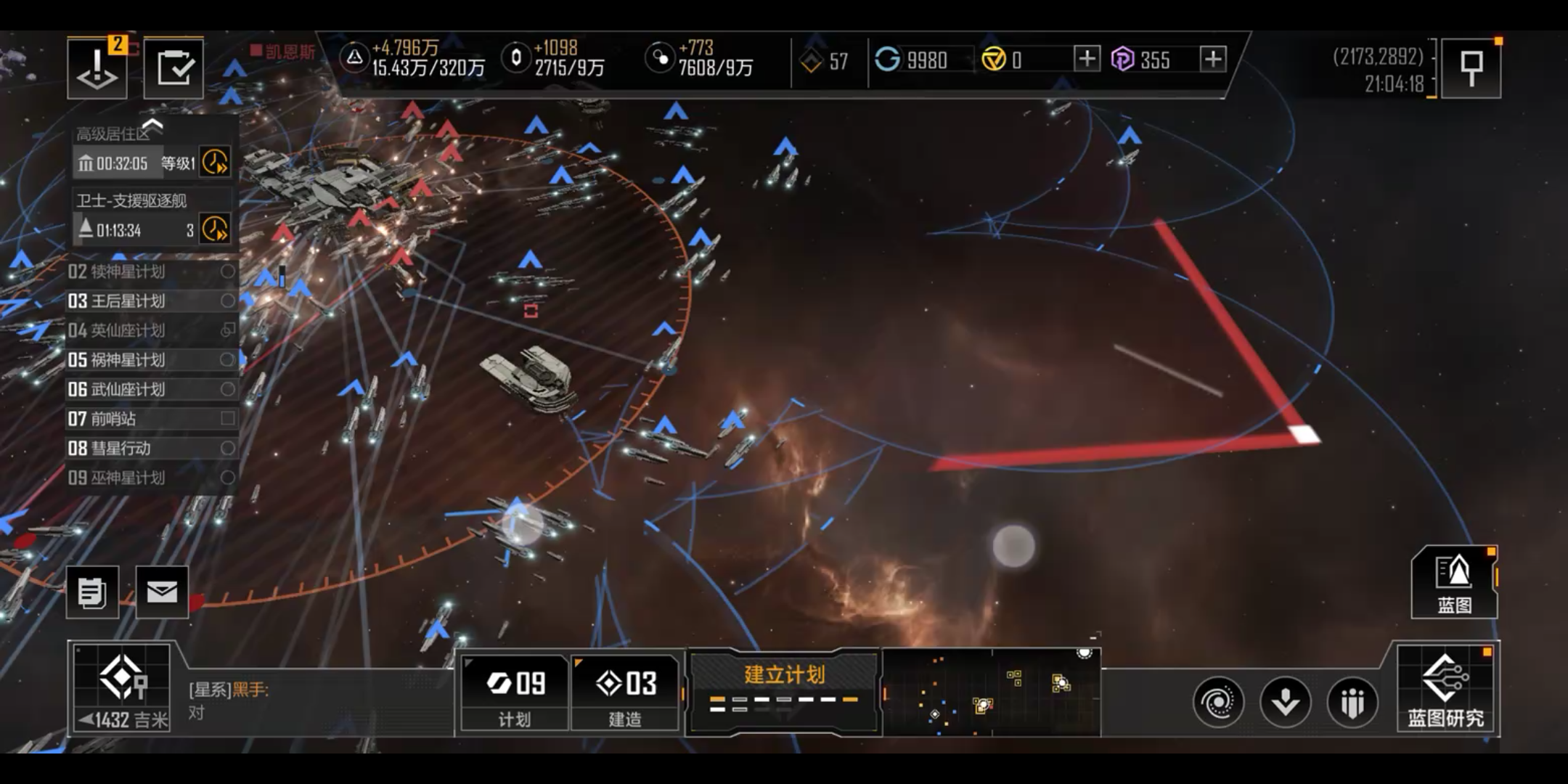Click the 建立计划 button

(x=784, y=688)
